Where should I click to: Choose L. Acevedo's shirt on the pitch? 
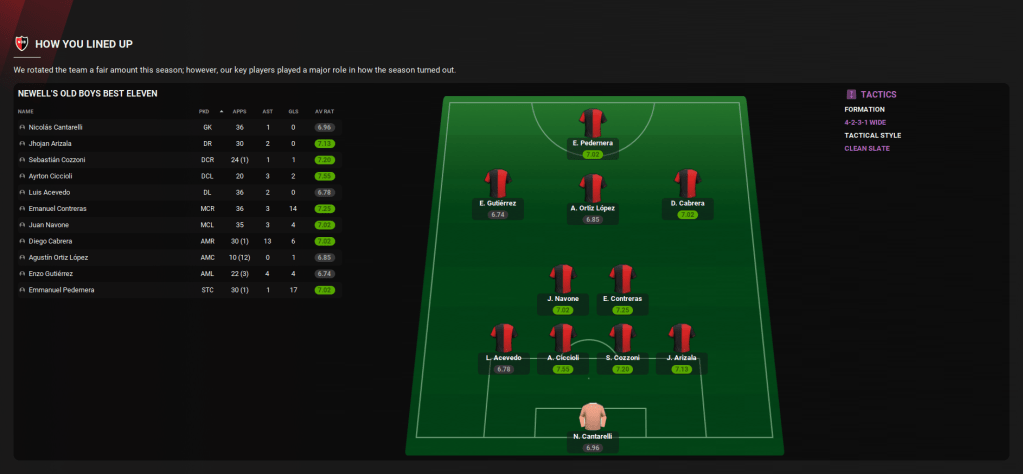503,338
